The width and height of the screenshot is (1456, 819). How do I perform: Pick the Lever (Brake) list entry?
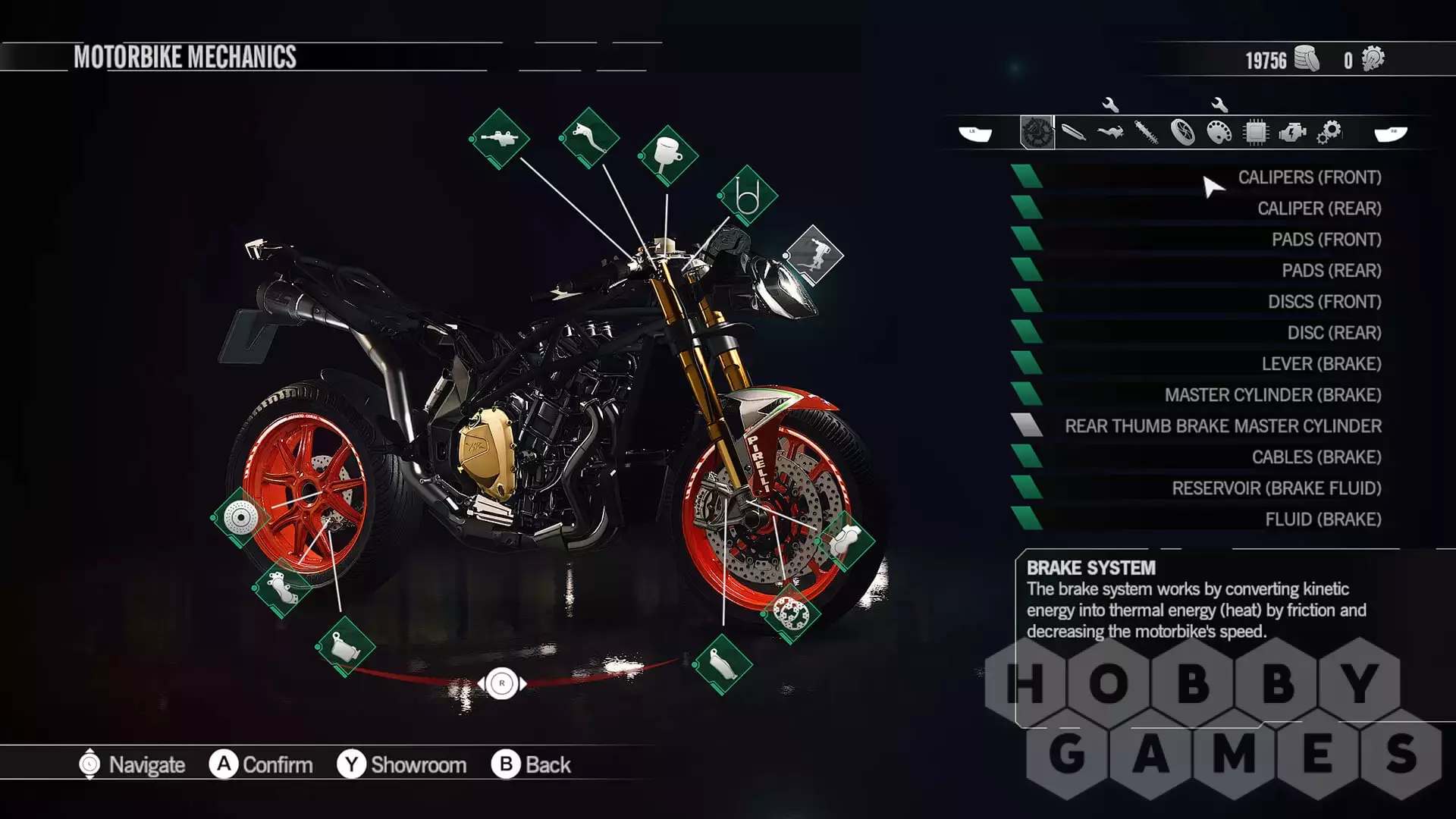(x=1321, y=364)
